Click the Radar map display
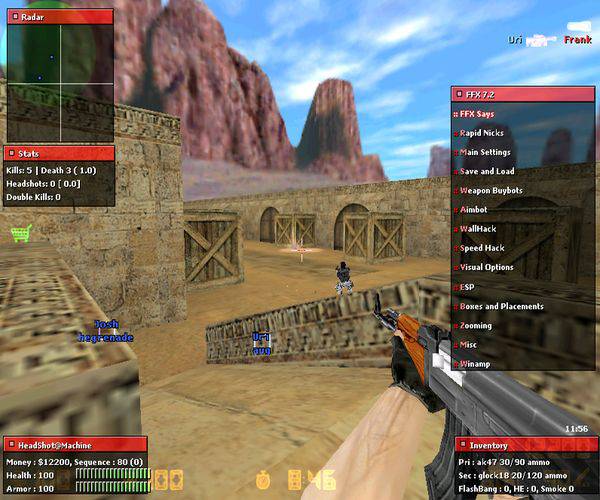 point(60,82)
